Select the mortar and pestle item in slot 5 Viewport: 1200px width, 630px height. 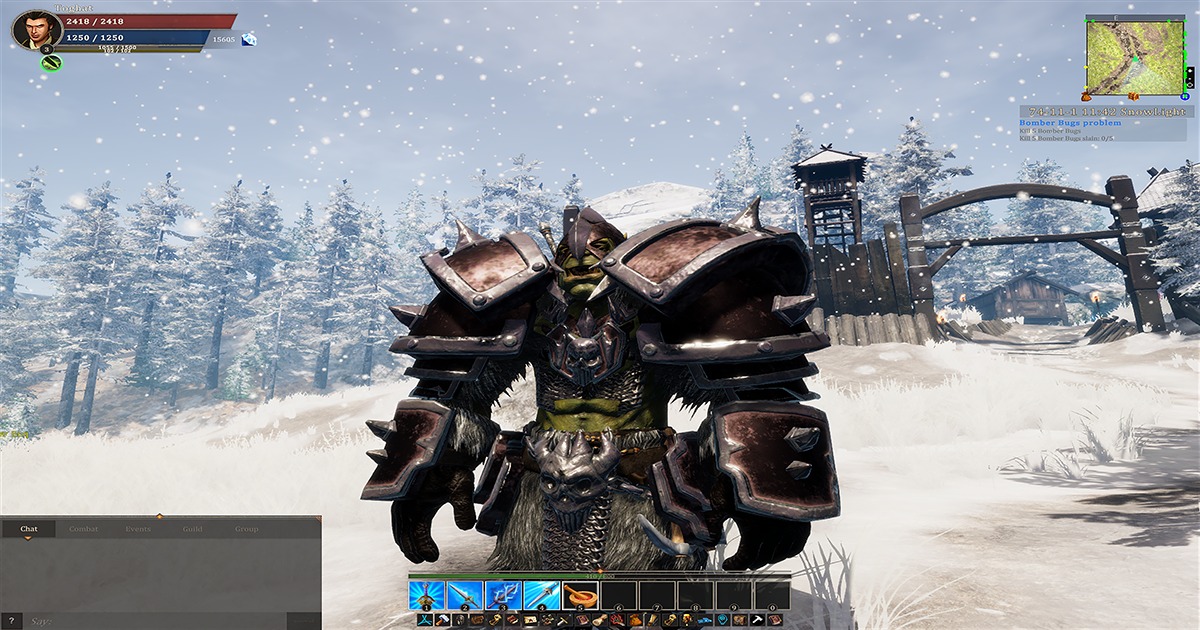click(580, 595)
